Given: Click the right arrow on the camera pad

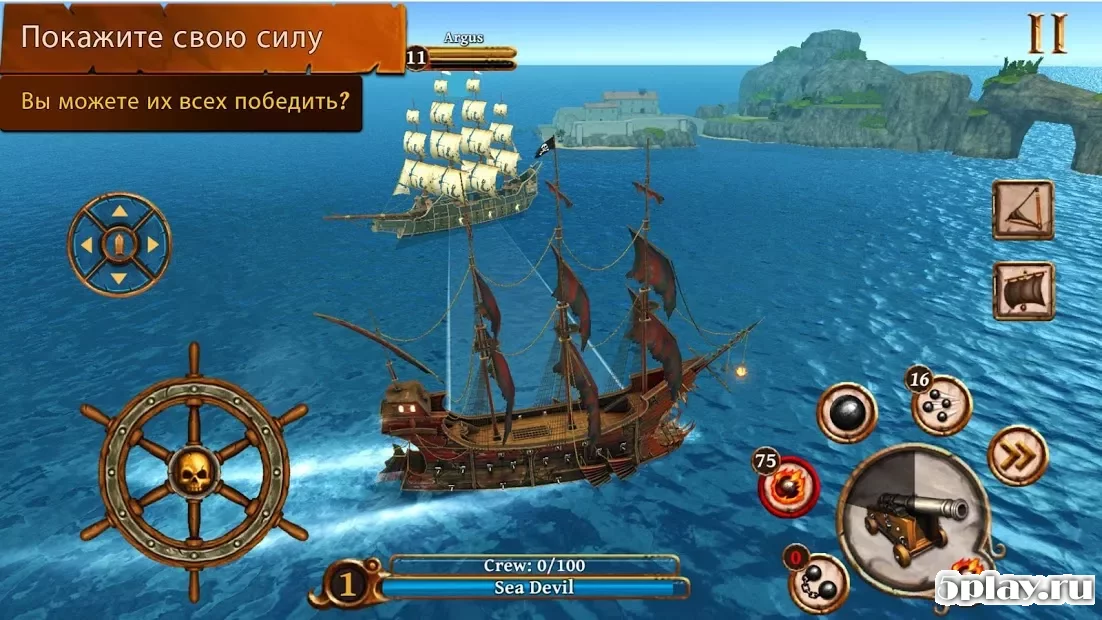Looking at the screenshot, I should click(x=153, y=244).
